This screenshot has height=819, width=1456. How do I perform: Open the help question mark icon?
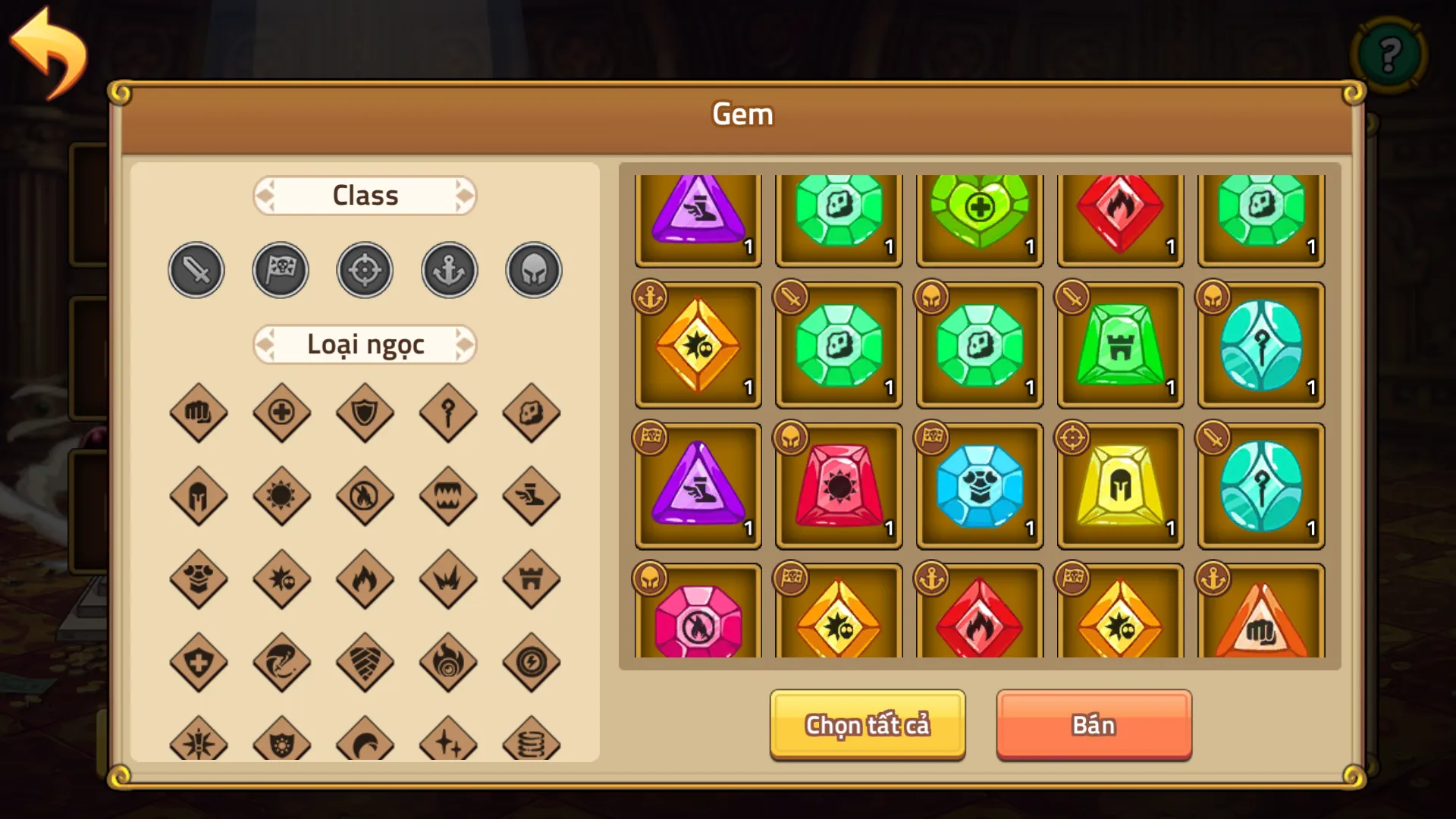[1389, 55]
